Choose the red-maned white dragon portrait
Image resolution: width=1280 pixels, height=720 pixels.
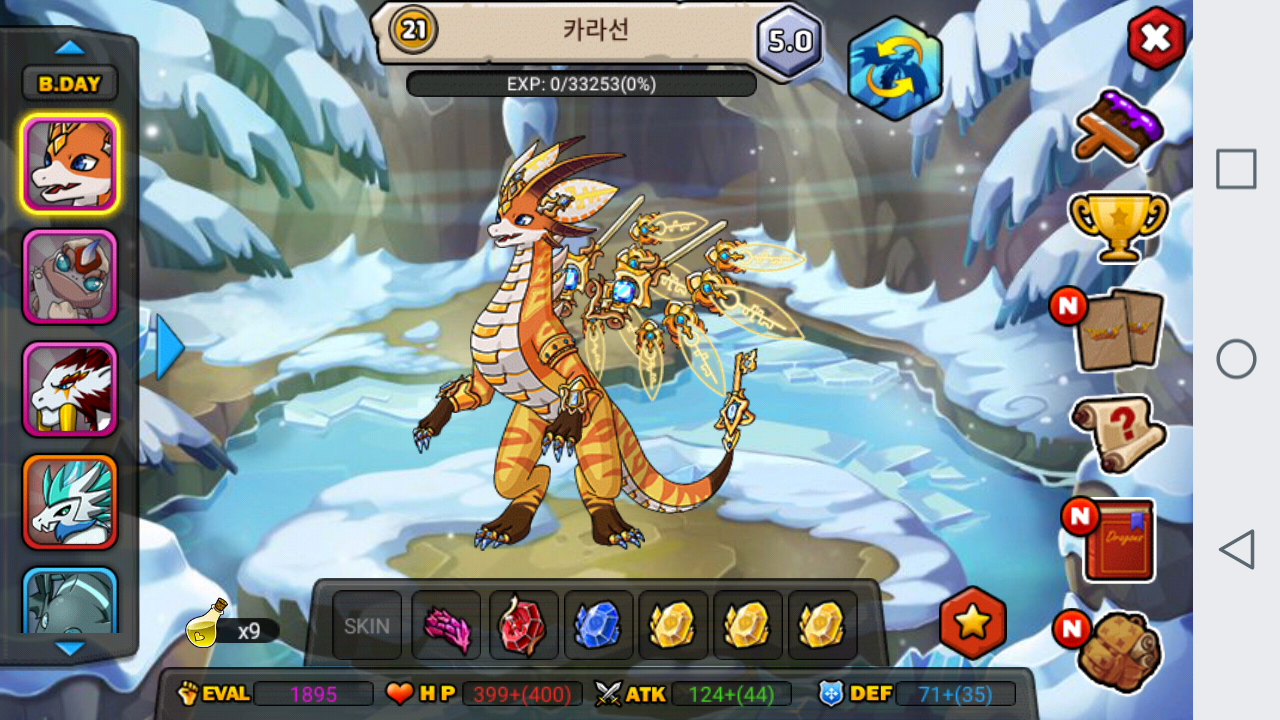click(70, 389)
